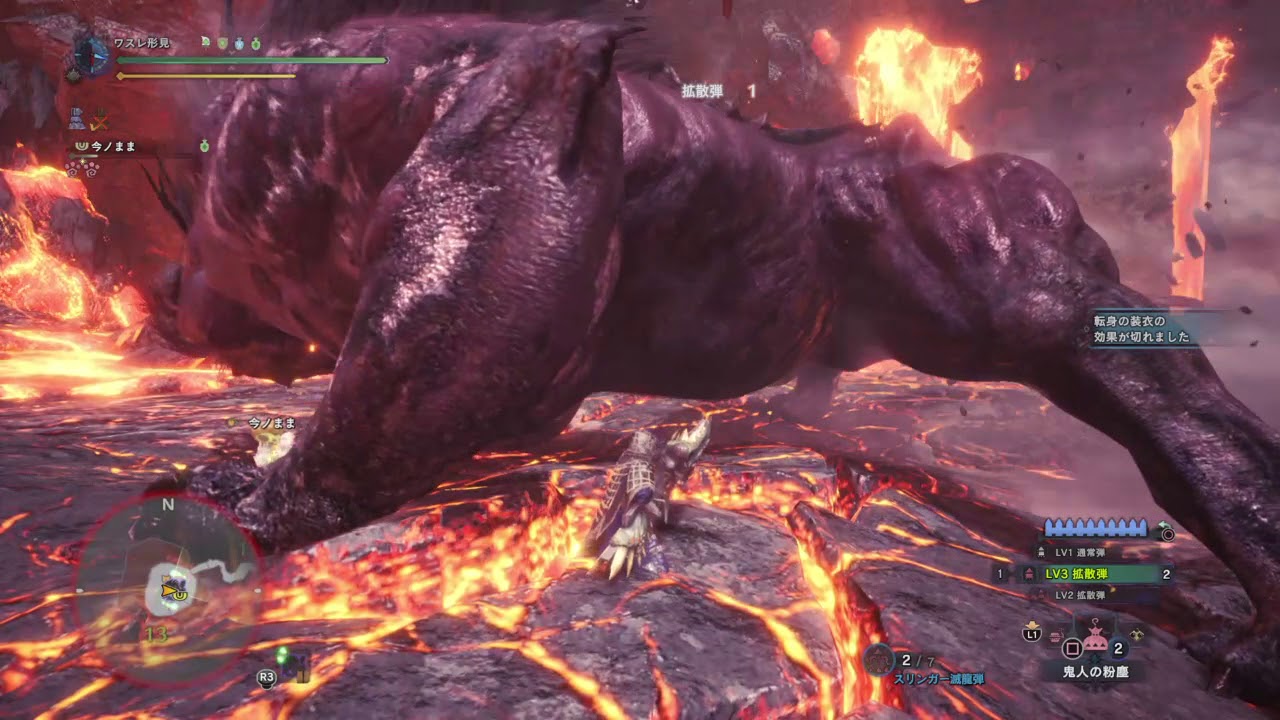This screenshot has width=1280, height=720.
Task: Select the LV3 拡散弾 ammo icon
Action: click(1029, 573)
